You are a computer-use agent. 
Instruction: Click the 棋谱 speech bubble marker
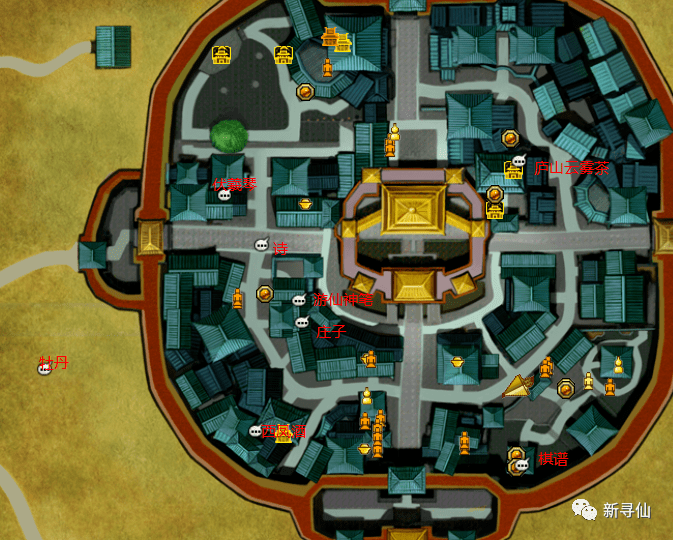521,465
